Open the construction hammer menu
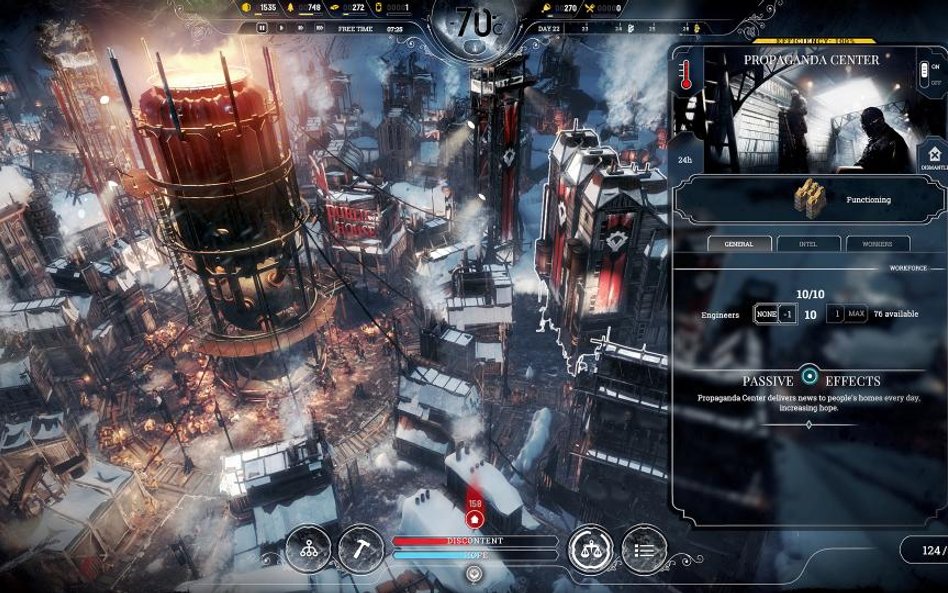948x593 pixels. (x=360, y=548)
